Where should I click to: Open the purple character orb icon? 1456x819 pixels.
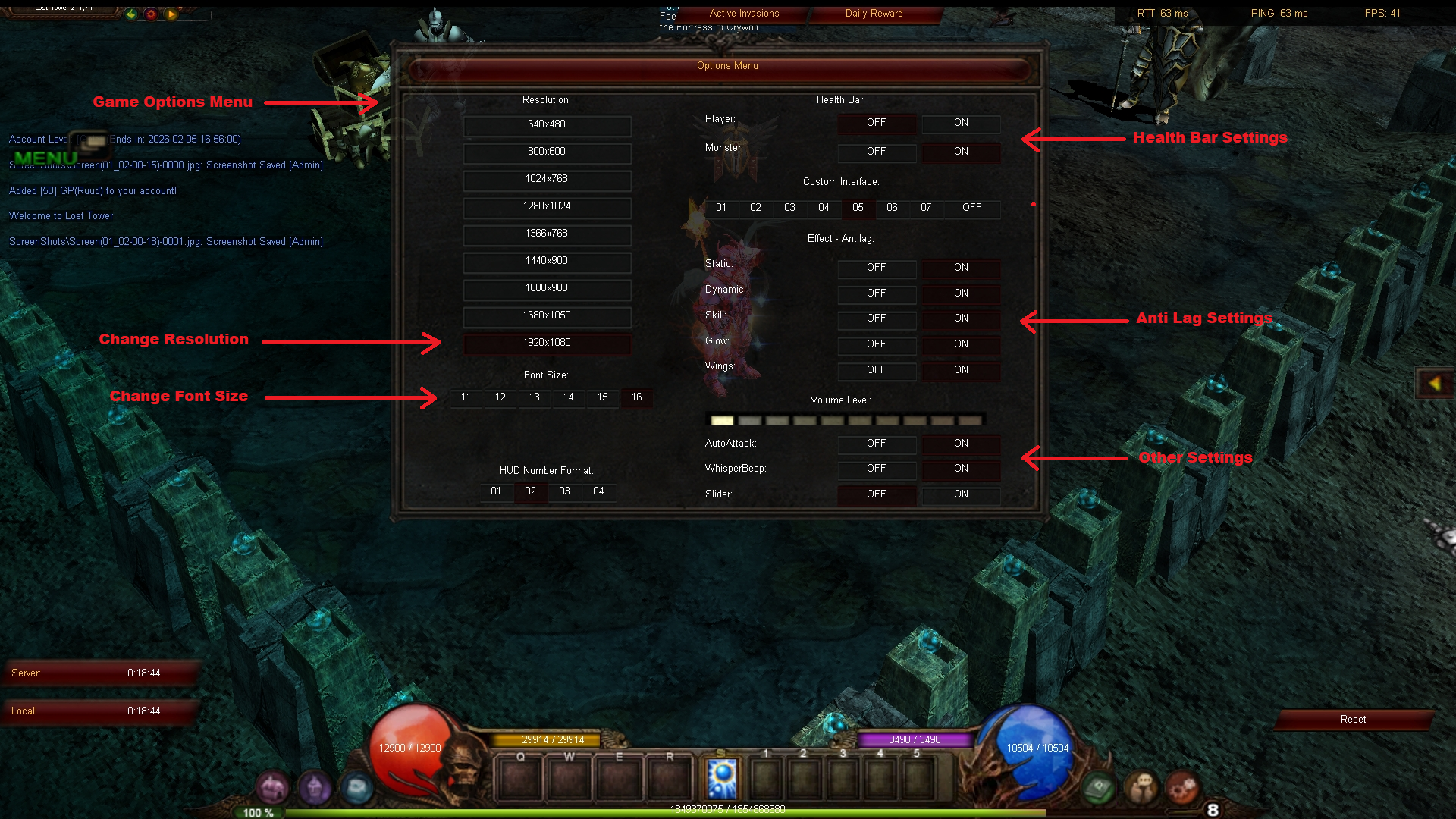click(x=315, y=787)
